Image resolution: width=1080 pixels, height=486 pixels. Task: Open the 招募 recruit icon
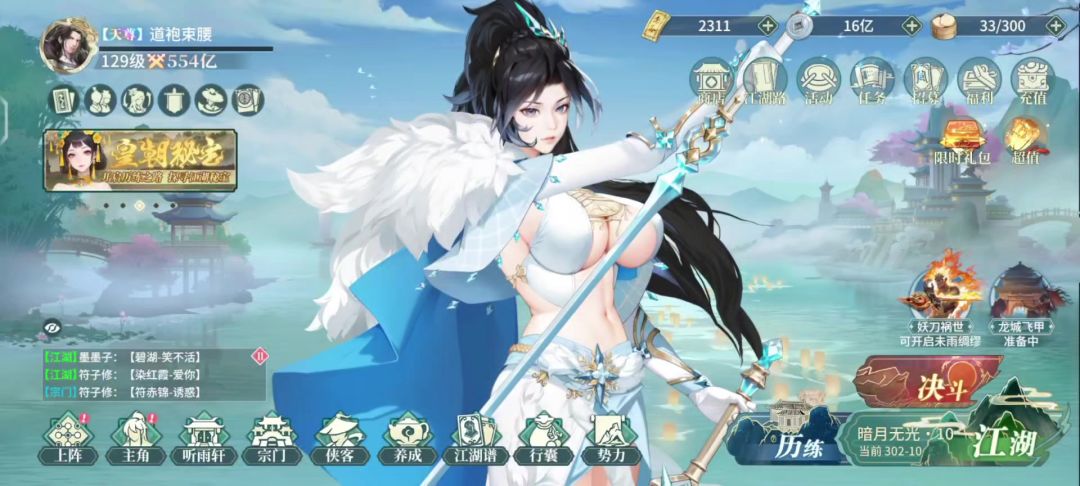point(925,80)
